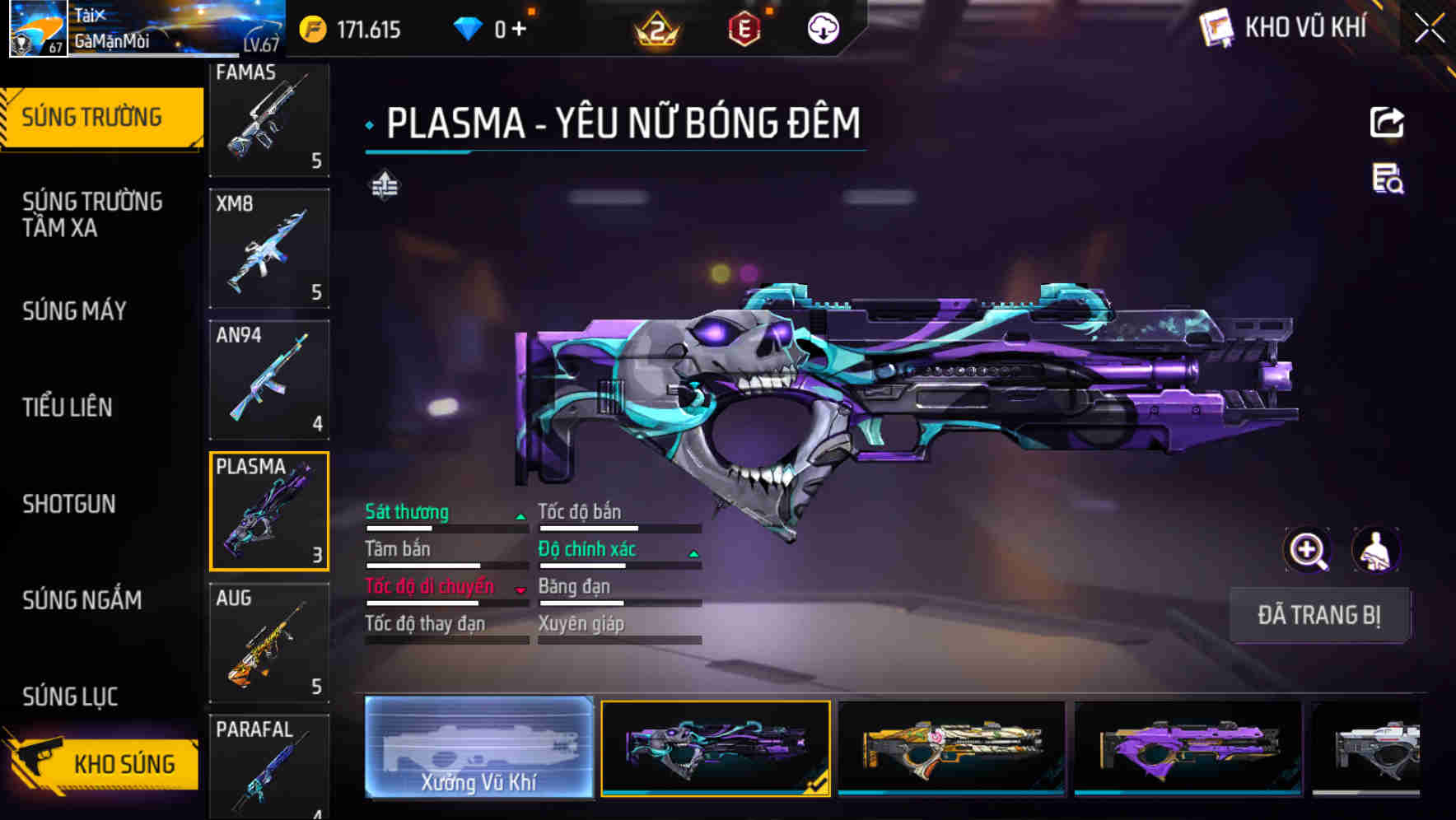Open the Xưởng Vũ Khí workshop
Screen dimensions: 1456x820
(478, 748)
